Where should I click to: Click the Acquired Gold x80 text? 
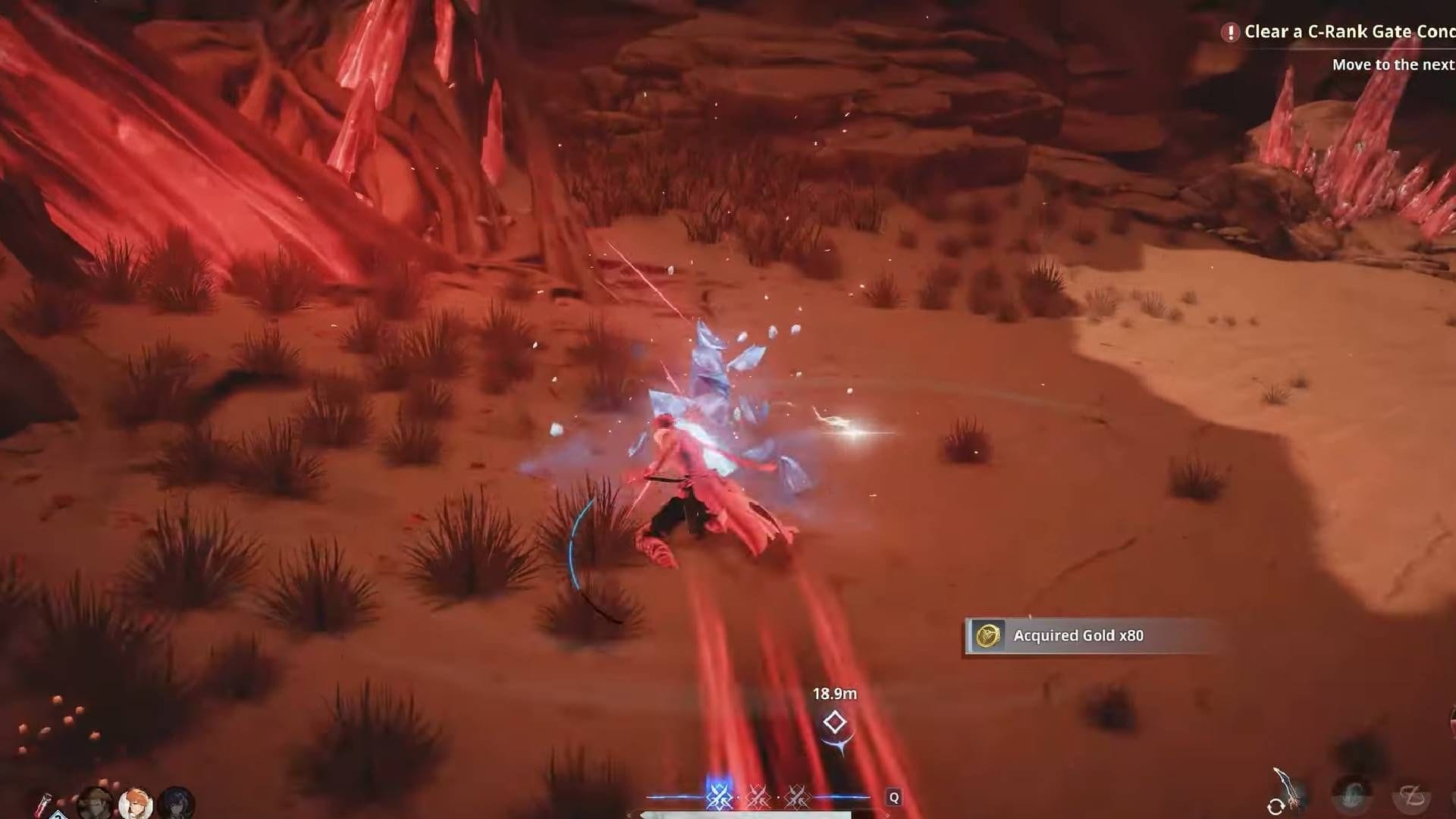click(x=1078, y=636)
